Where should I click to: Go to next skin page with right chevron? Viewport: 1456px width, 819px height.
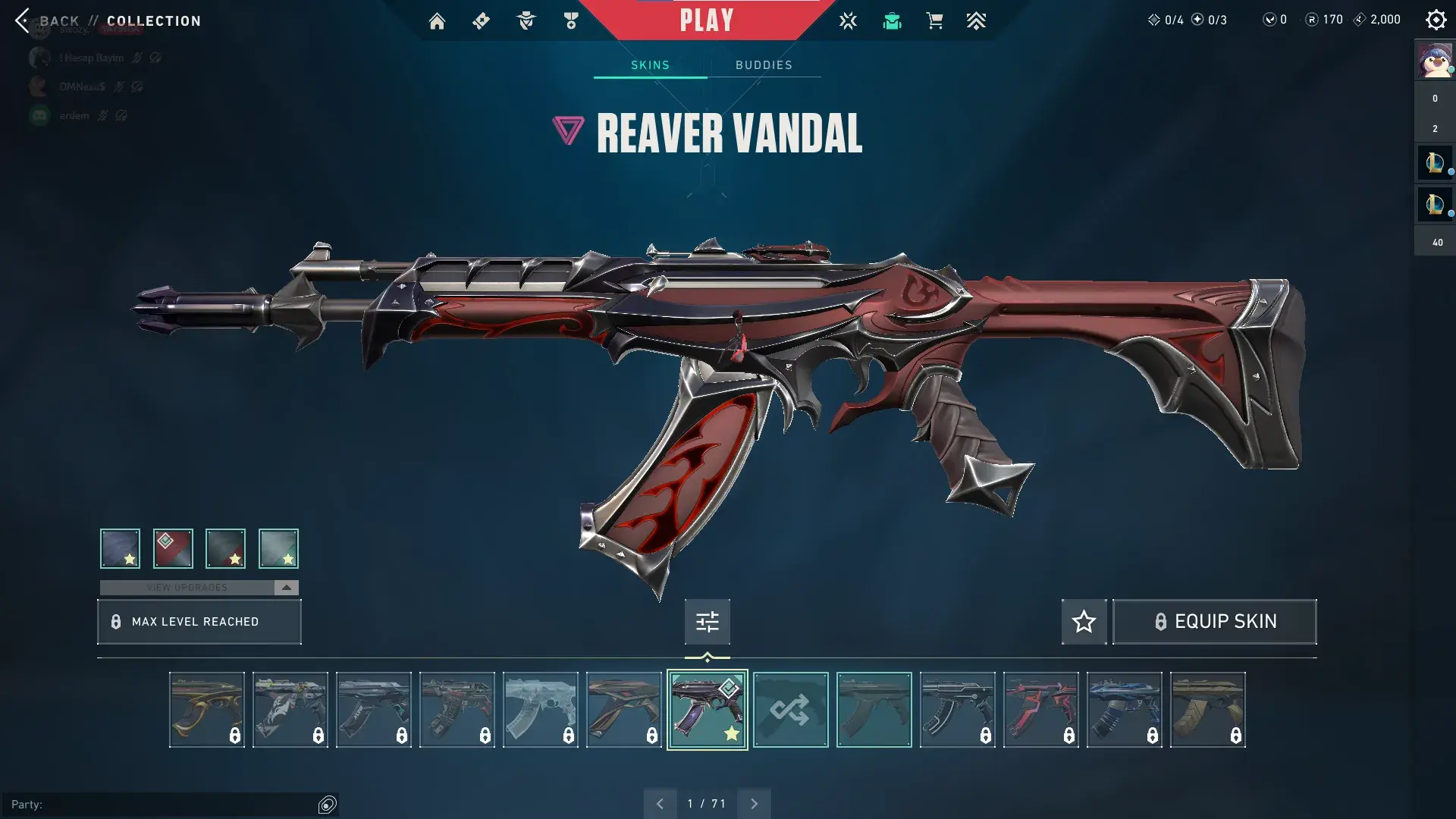754,802
